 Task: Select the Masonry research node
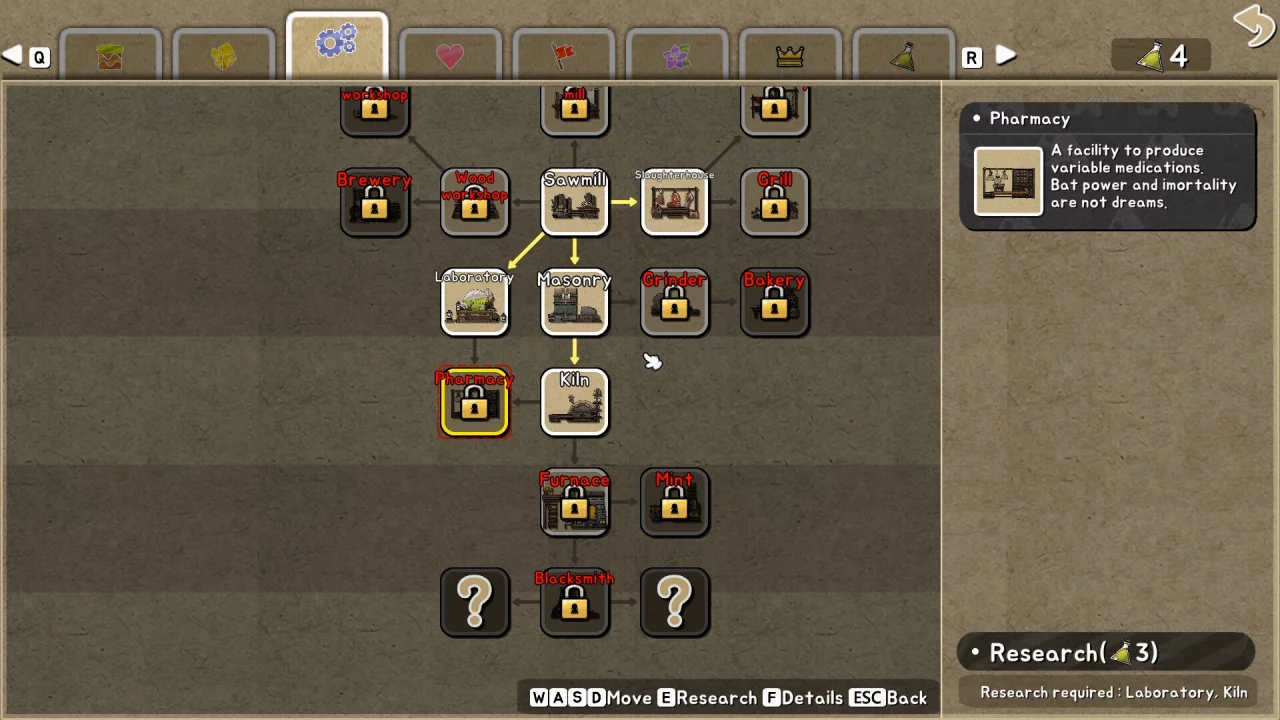click(x=575, y=303)
